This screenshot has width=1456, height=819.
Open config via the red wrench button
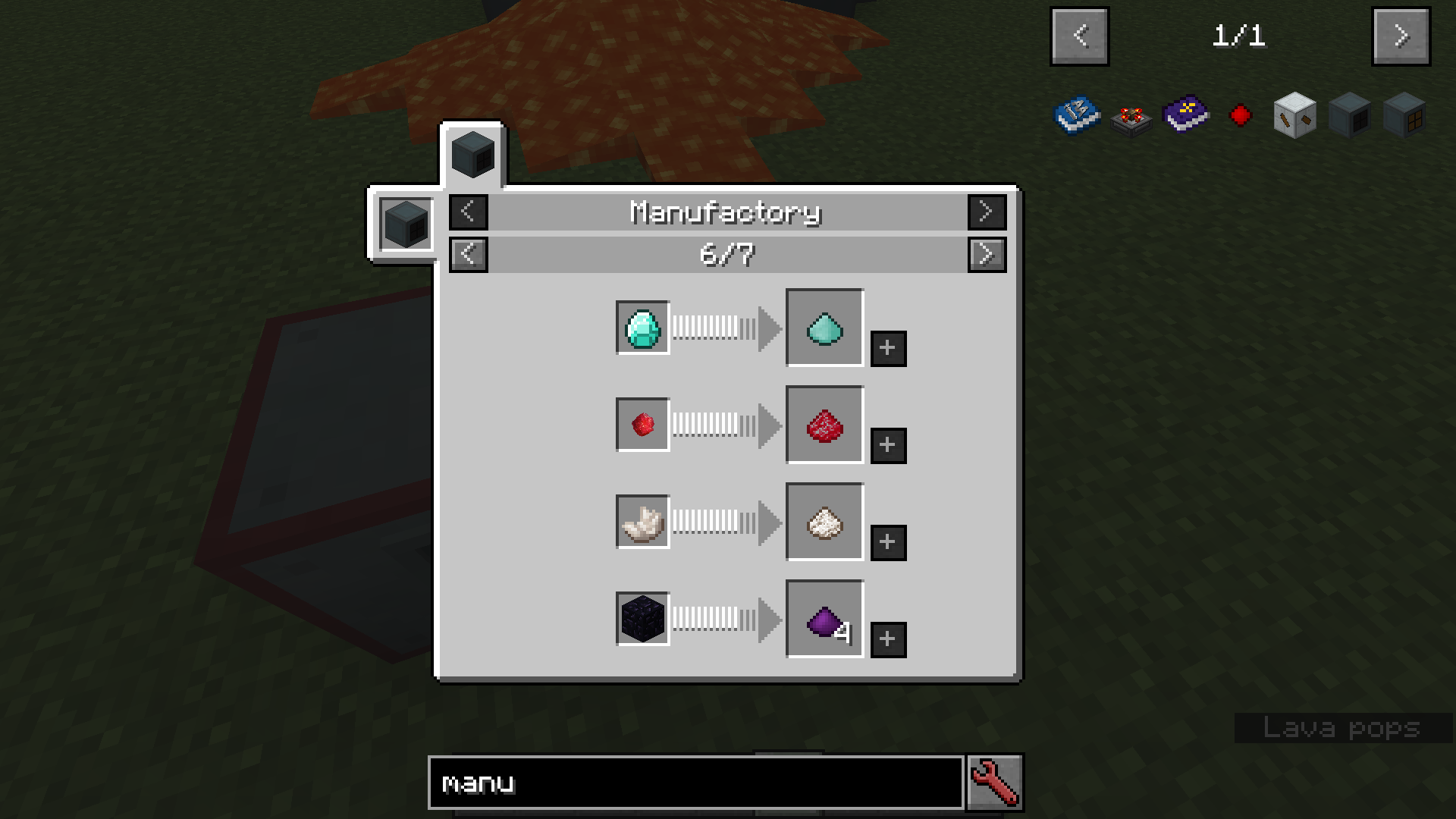994,783
